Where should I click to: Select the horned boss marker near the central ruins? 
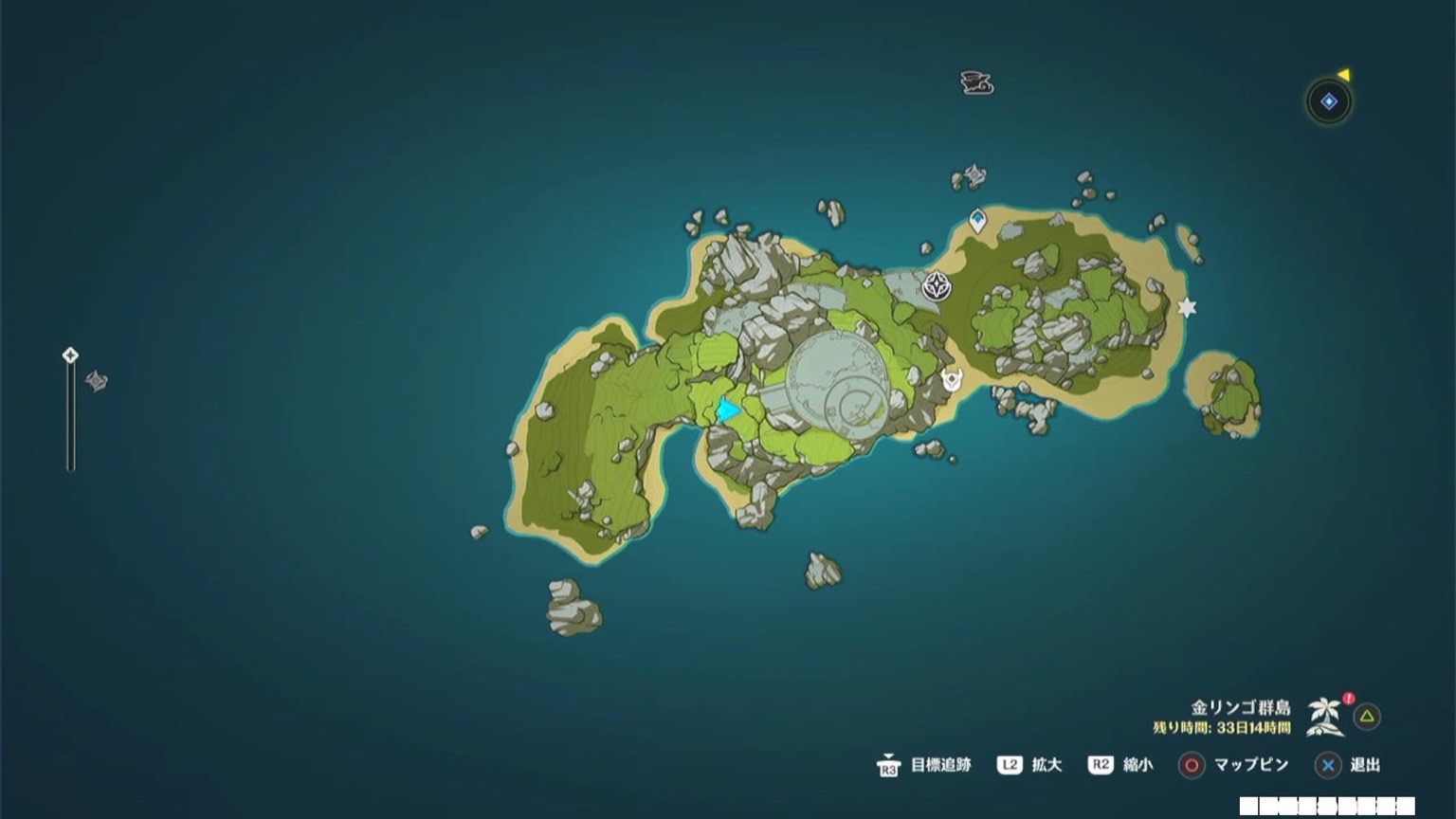(x=954, y=382)
